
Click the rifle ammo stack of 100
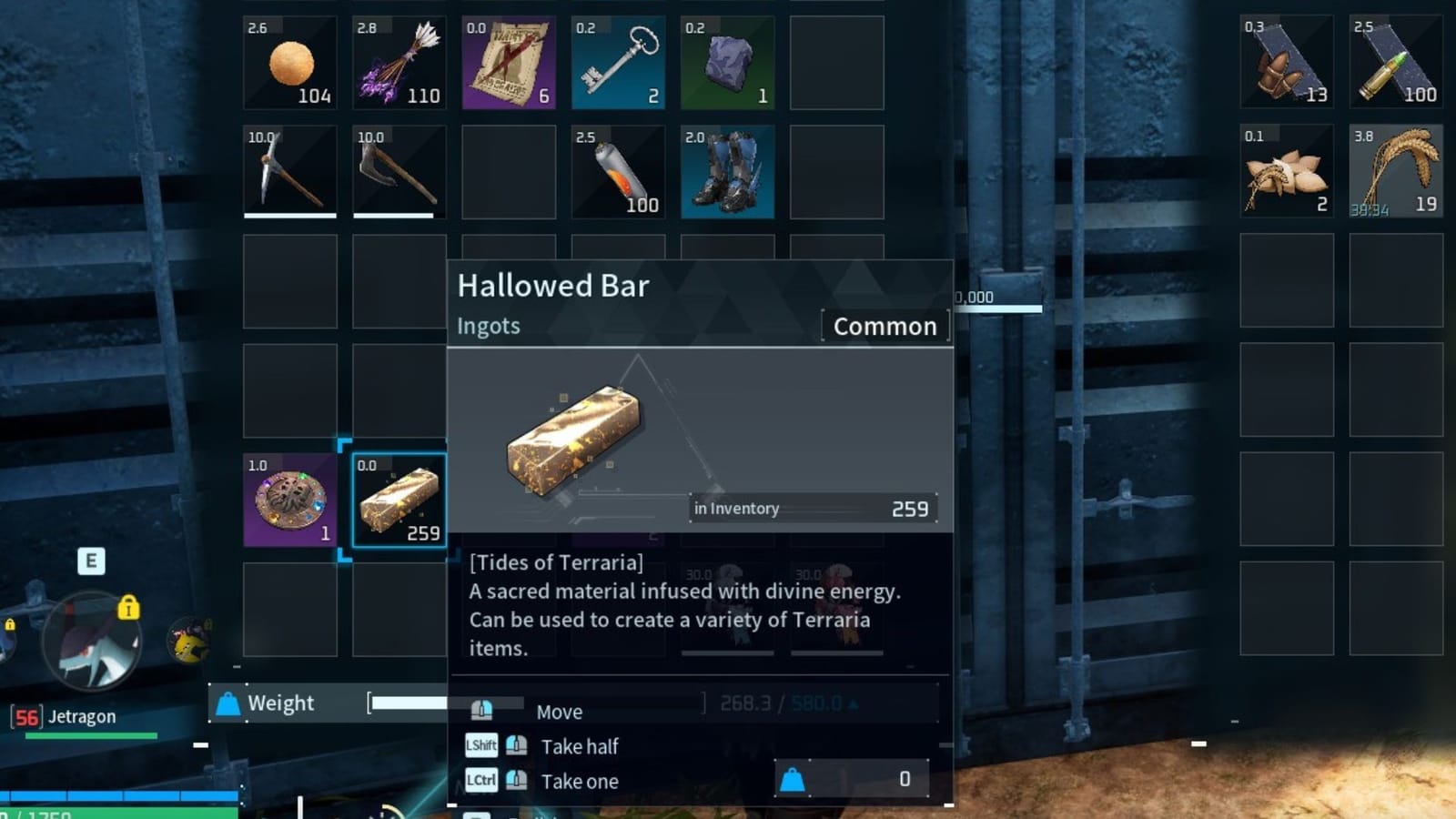(x=1395, y=62)
